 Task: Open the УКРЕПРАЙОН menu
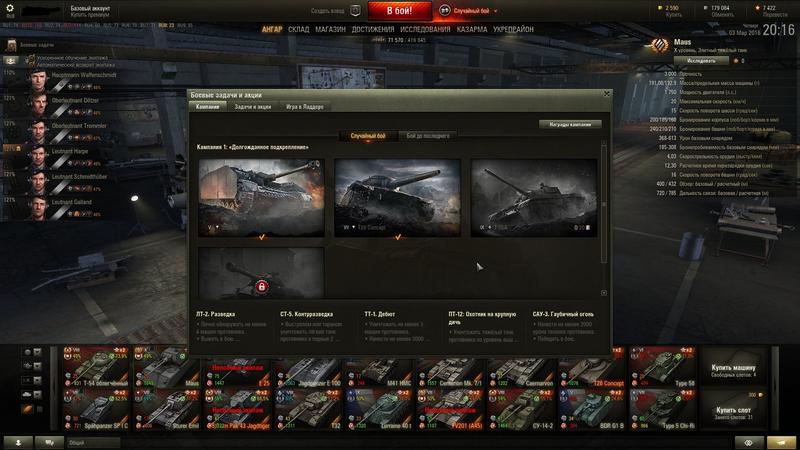(513, 30)
